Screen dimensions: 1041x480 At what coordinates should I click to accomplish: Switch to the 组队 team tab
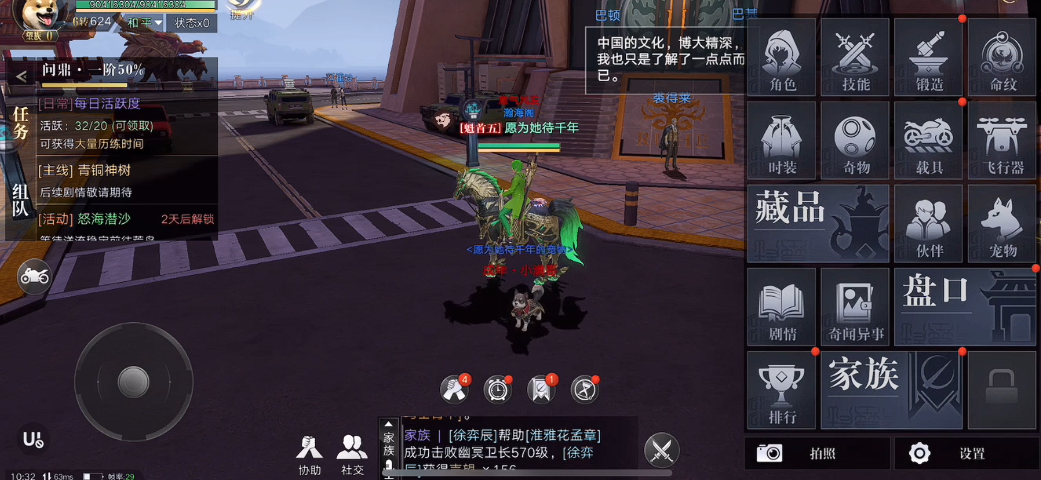[20, 200]
